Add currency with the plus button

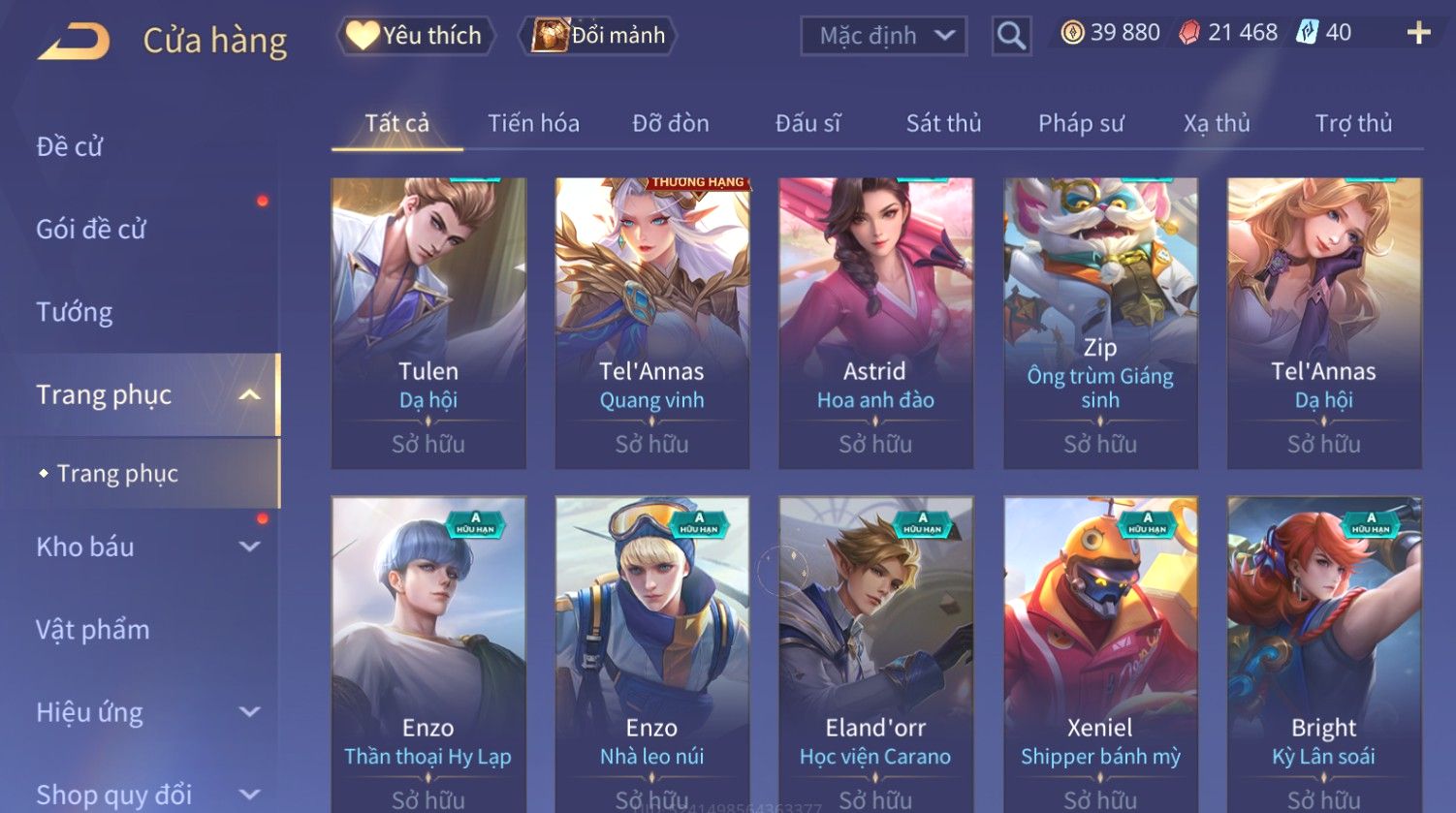tap(1418, 33)
